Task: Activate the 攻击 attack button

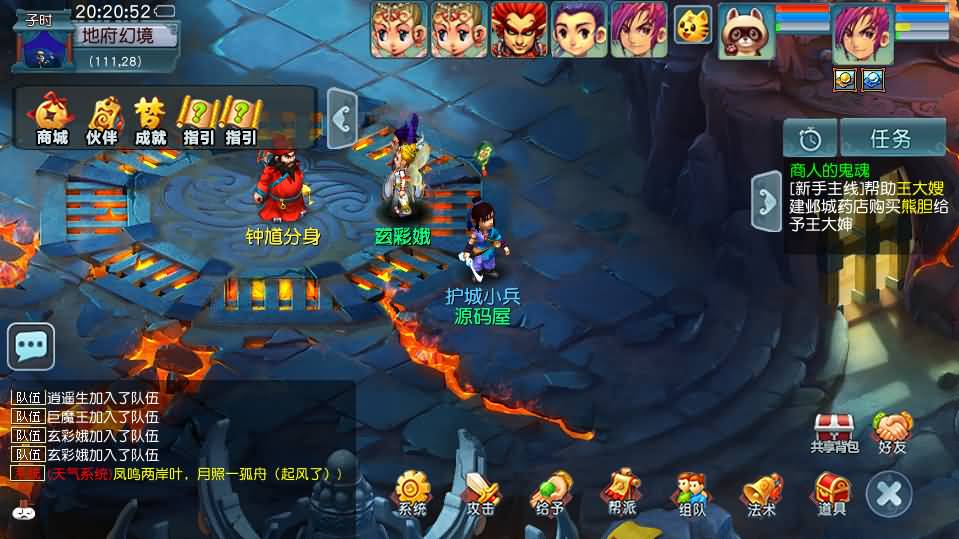Action: (481, 493)
